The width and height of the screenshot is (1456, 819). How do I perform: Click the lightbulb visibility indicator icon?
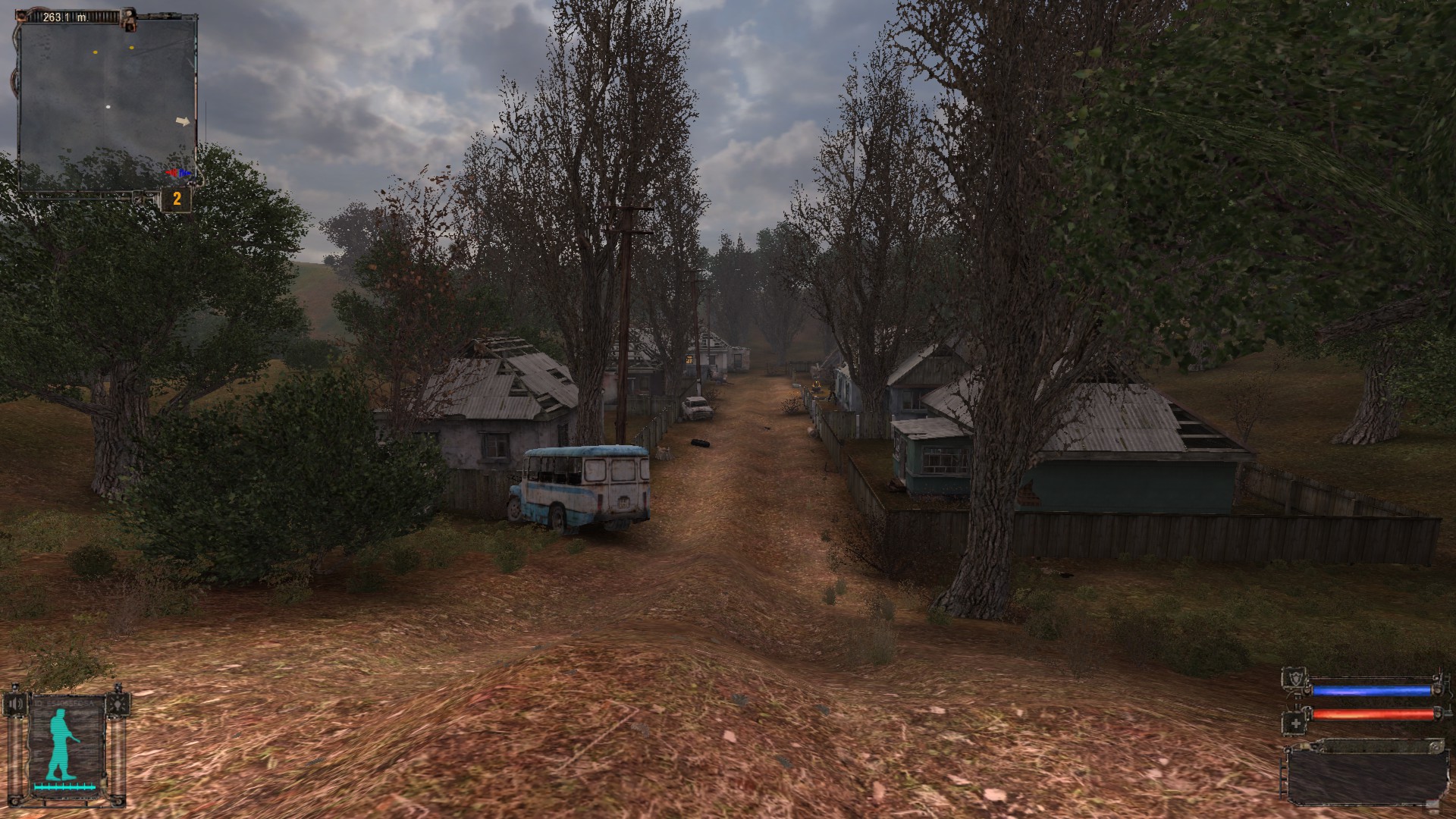(x=116, y=704)
